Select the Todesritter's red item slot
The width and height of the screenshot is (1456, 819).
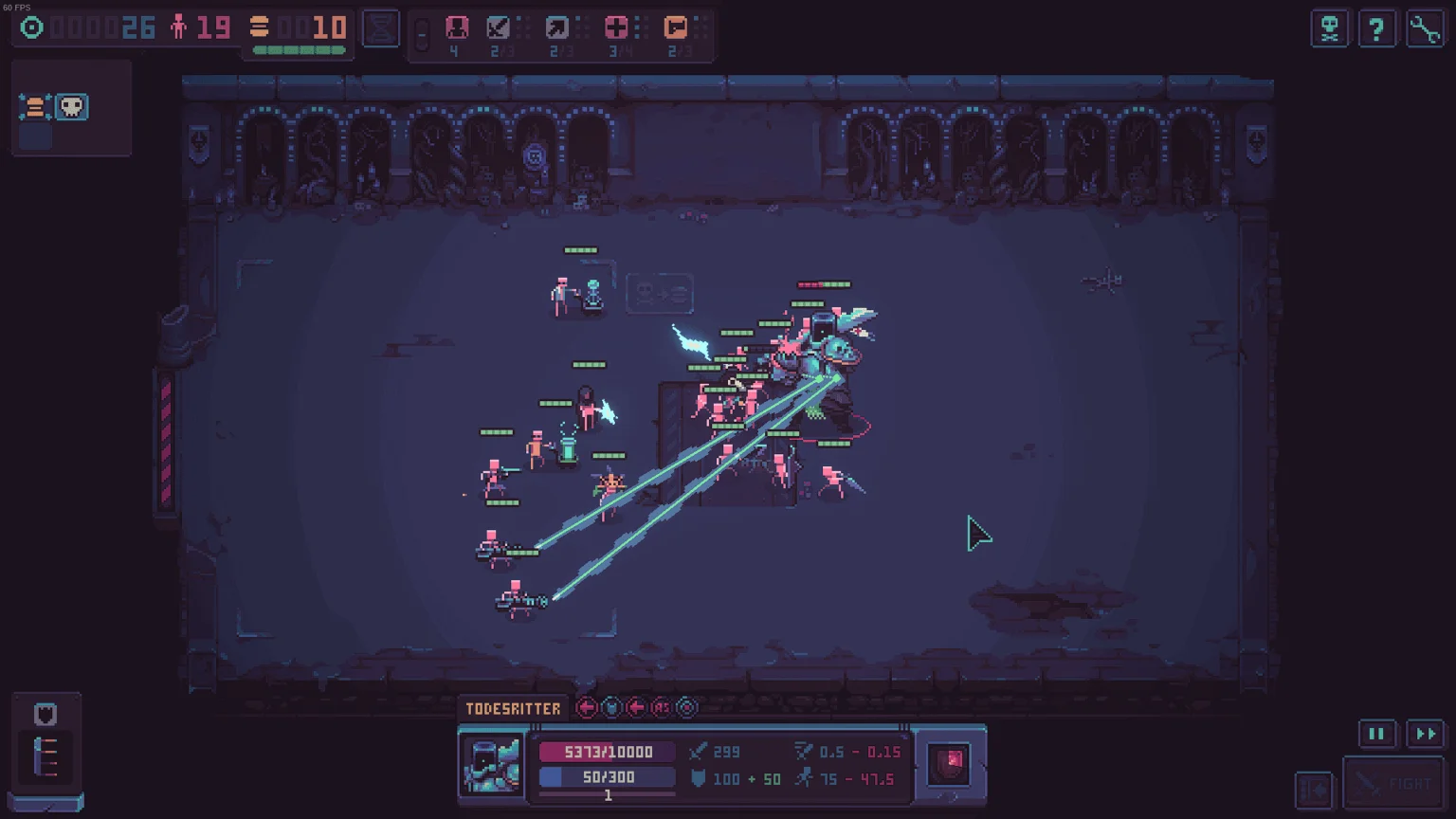(x=949, y=764)
